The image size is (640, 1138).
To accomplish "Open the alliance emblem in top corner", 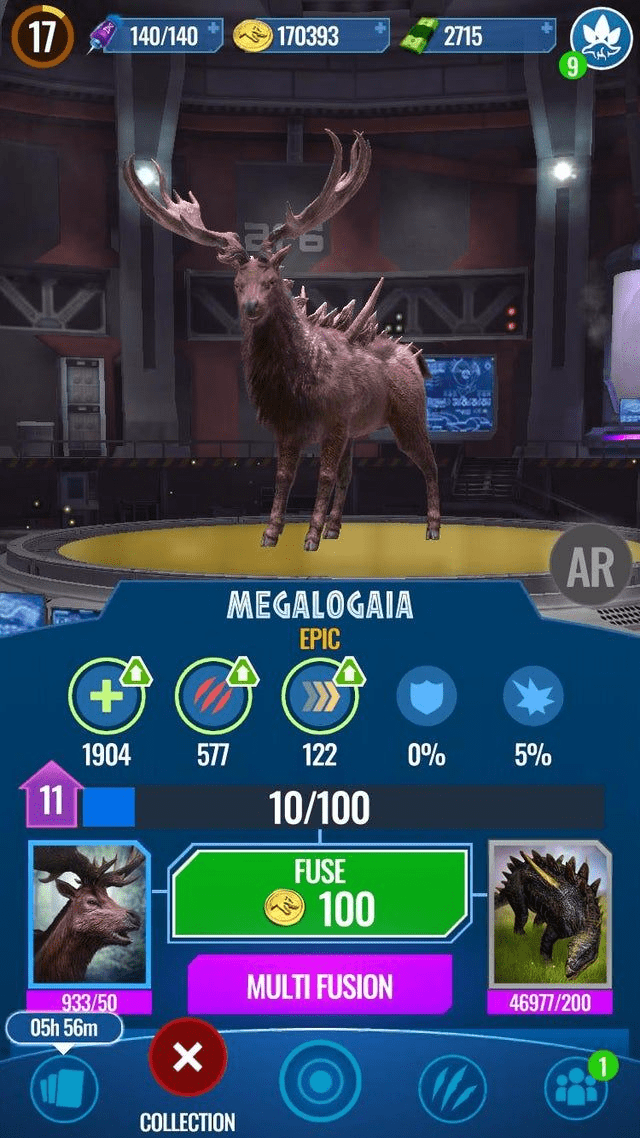I will coord(601,37).
